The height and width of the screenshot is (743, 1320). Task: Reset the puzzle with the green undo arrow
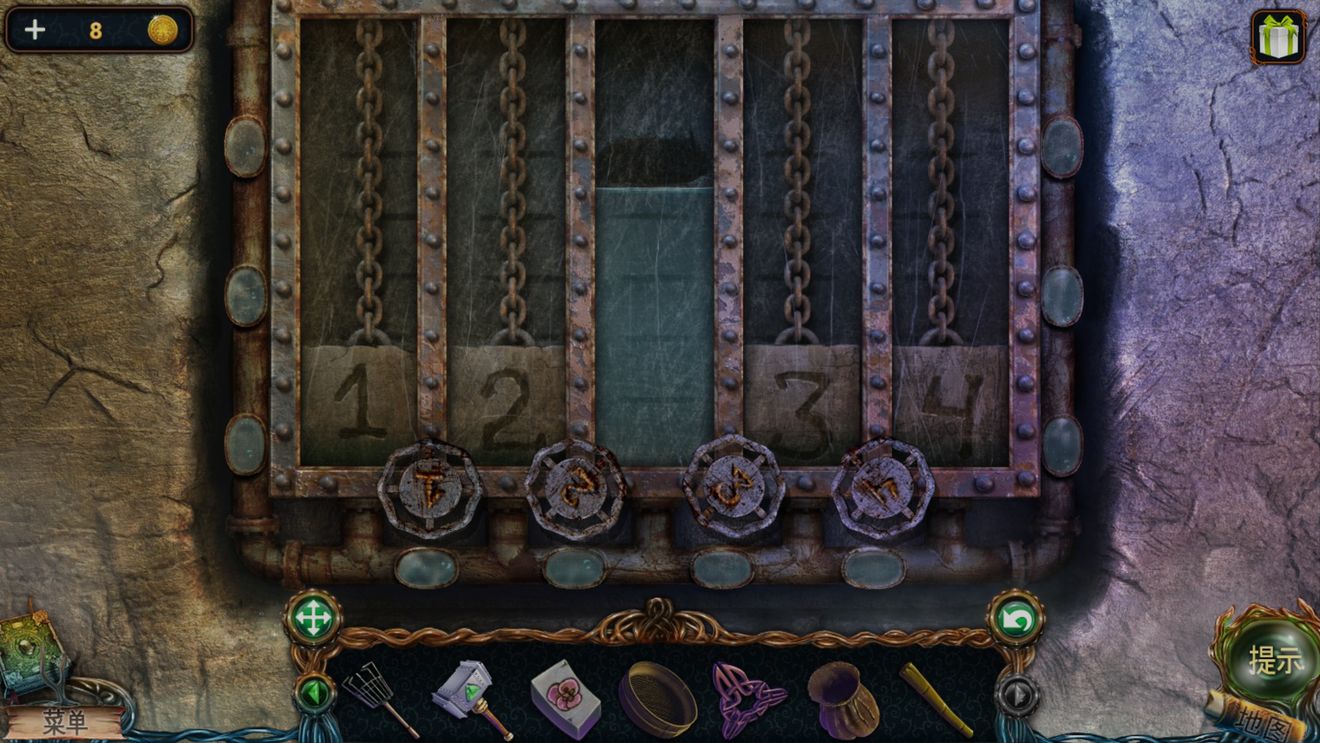[1016, 620]
